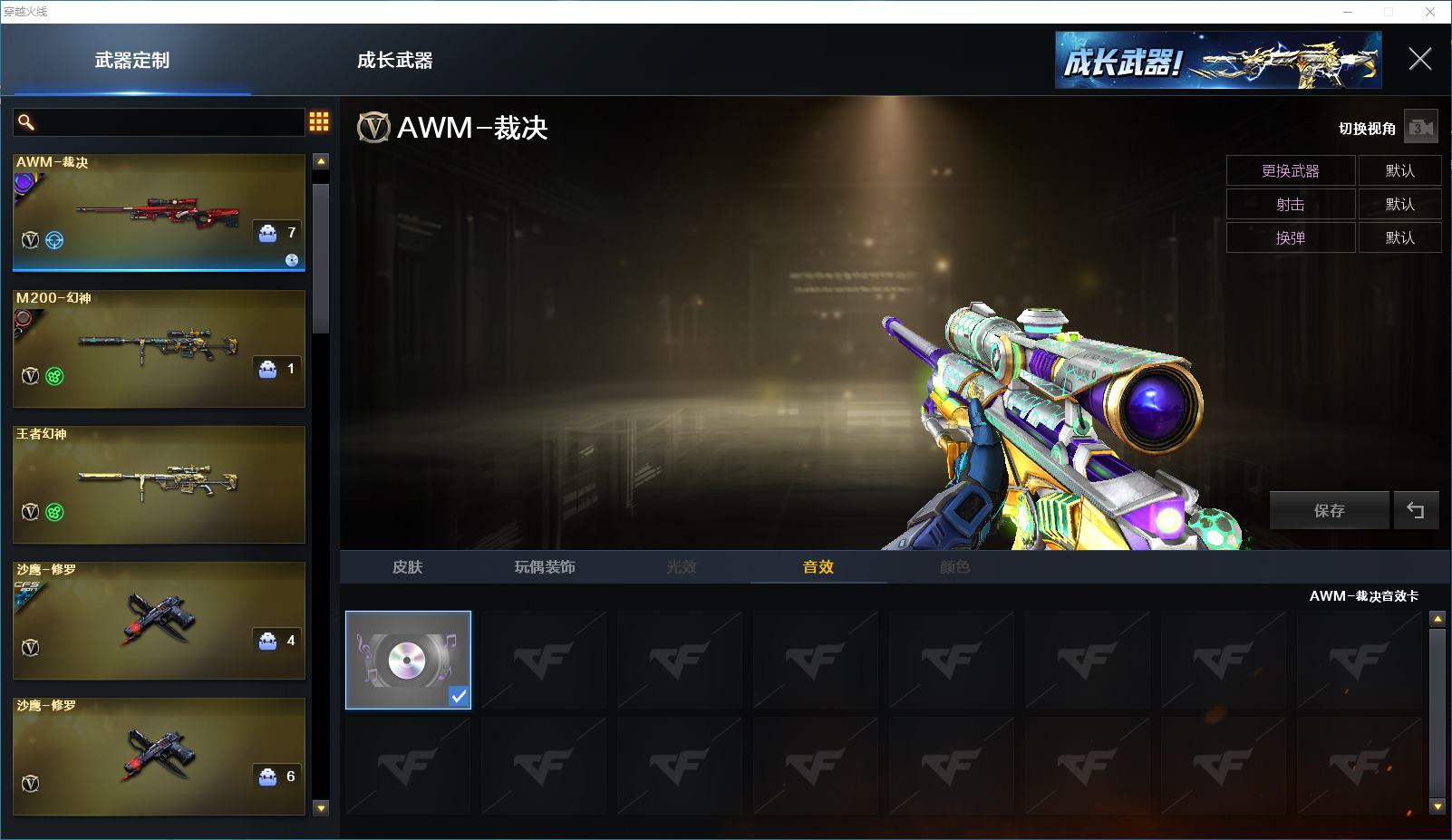1452x840 pixels.
Task: Open the 皮肤 skin tab
Action: click(407, 566)
